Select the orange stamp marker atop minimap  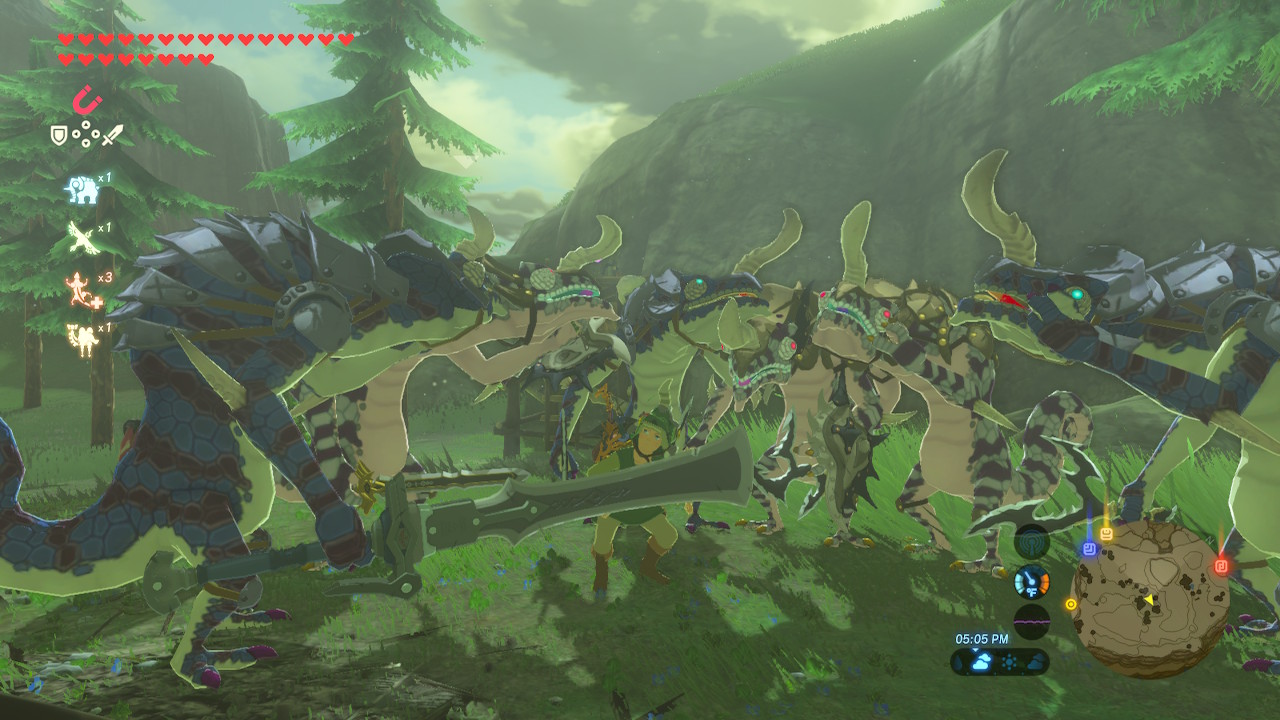(1107, 533)
